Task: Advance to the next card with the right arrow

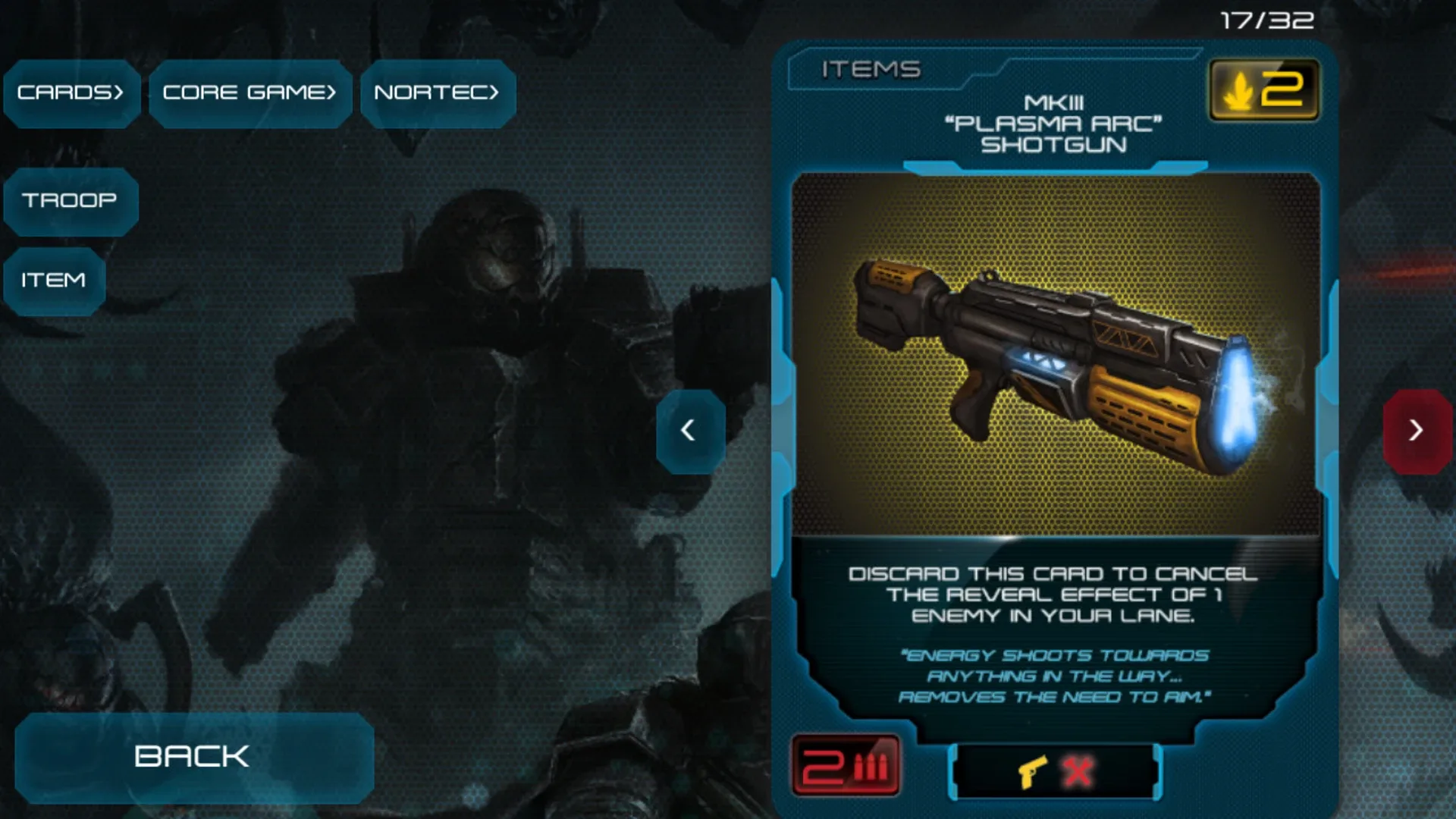Action: 1417,432
